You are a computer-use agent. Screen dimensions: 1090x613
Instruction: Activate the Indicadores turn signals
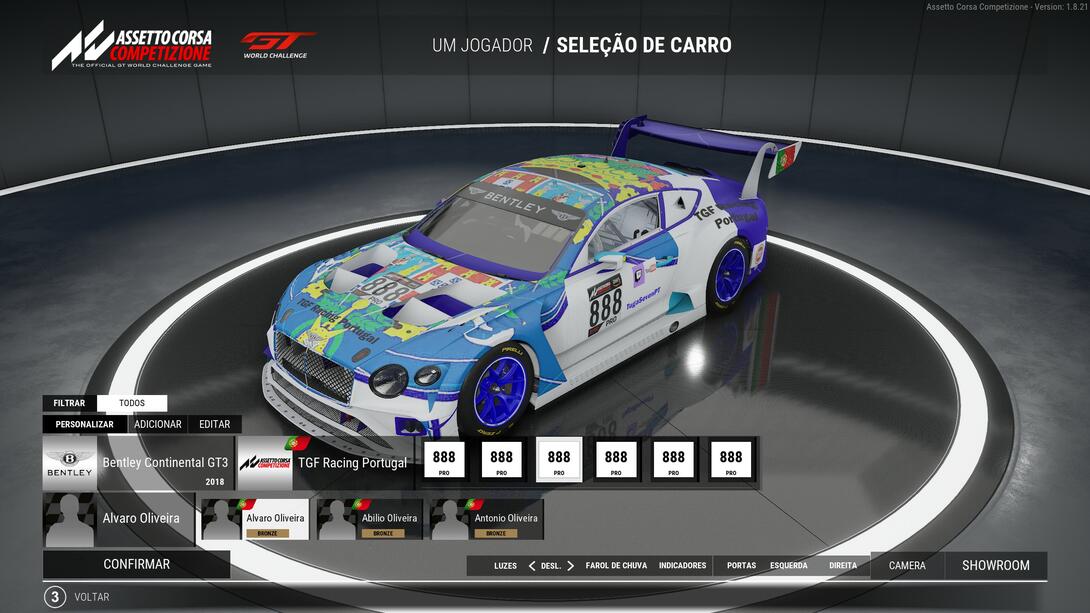682,566
